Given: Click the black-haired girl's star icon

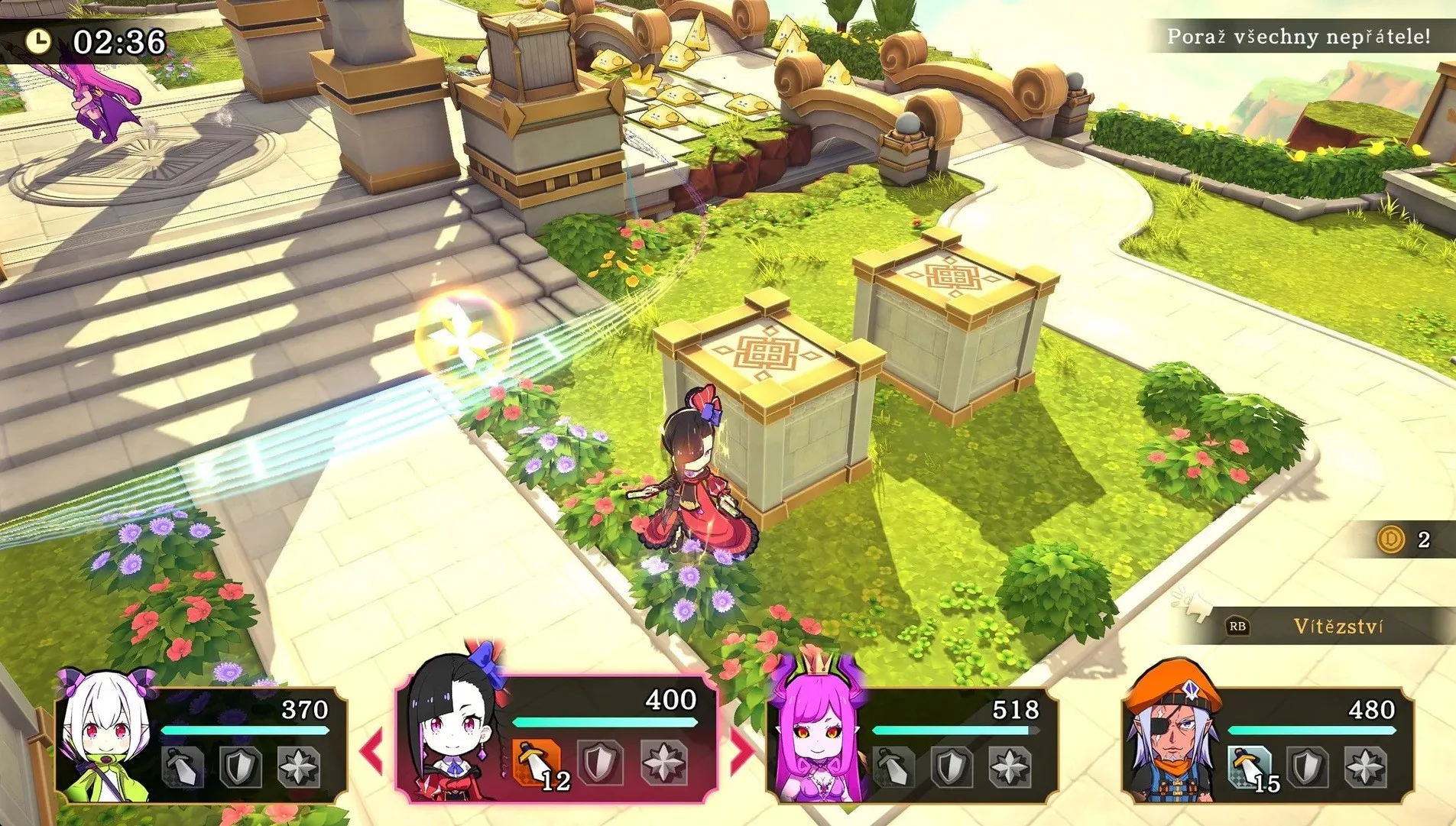Looking at the screenshot, I should click(663, 763).
